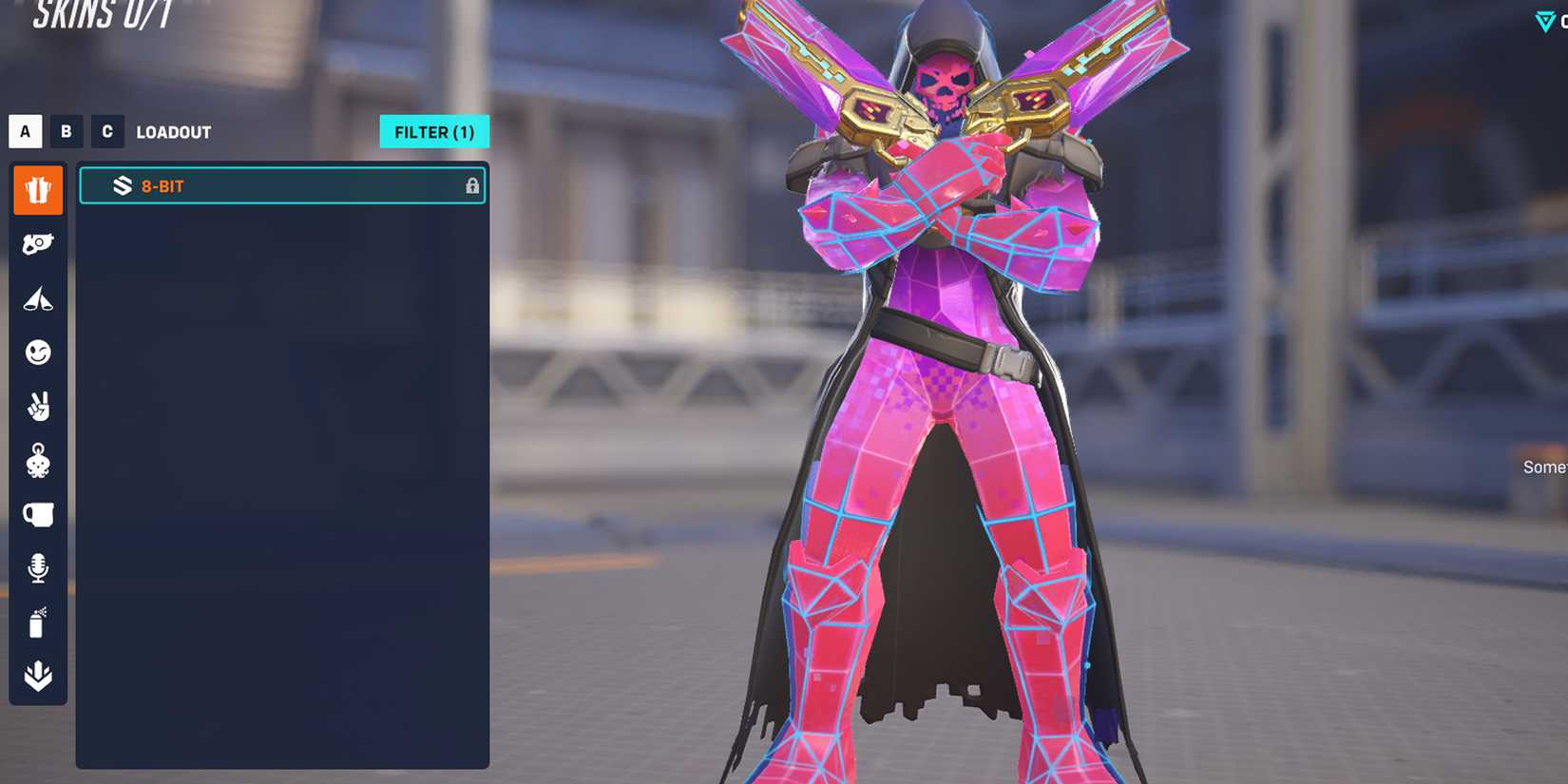Click the S rarity badge beside 8-BIT
1568x784 pixels.
120,185
